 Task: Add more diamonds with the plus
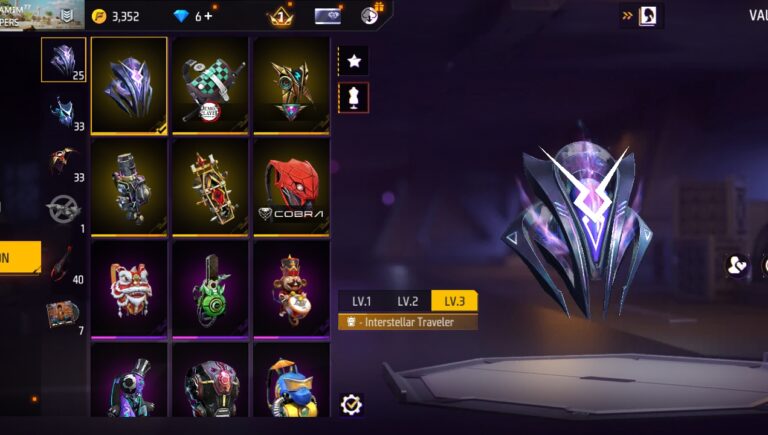[x=208, y=16]
